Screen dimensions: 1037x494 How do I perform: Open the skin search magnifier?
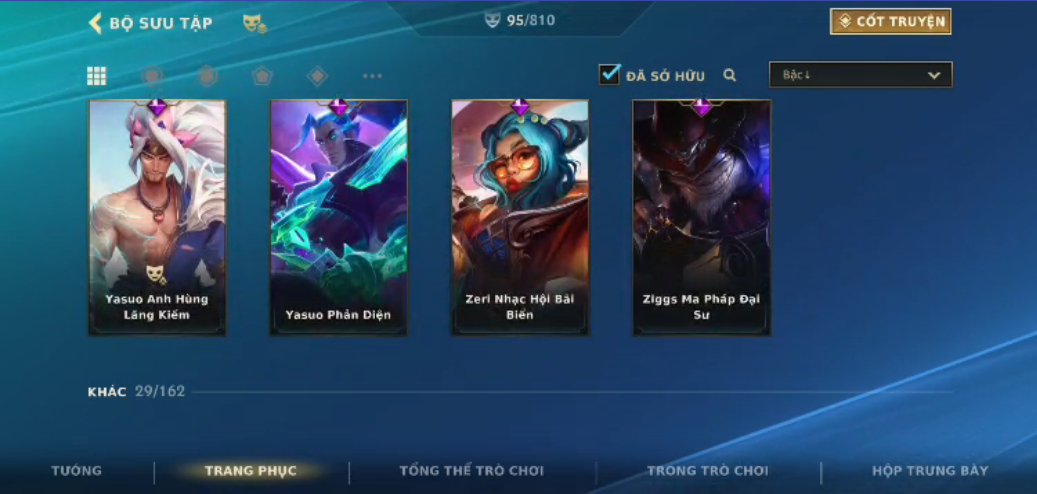(x=730, y=75)
